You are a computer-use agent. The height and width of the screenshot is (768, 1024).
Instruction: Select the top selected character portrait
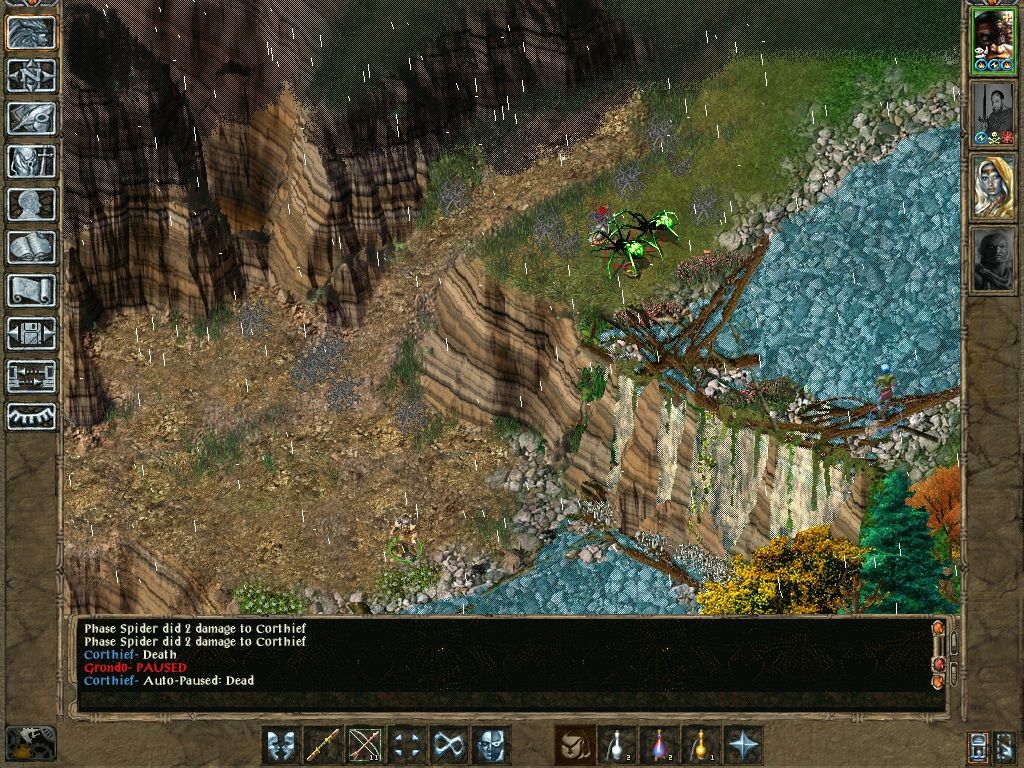(993, 41)
